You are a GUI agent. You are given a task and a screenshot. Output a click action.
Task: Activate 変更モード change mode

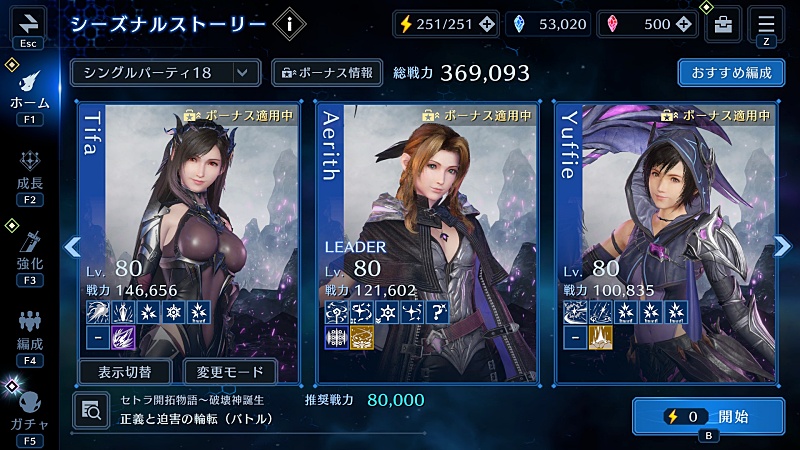click(230, 372)
